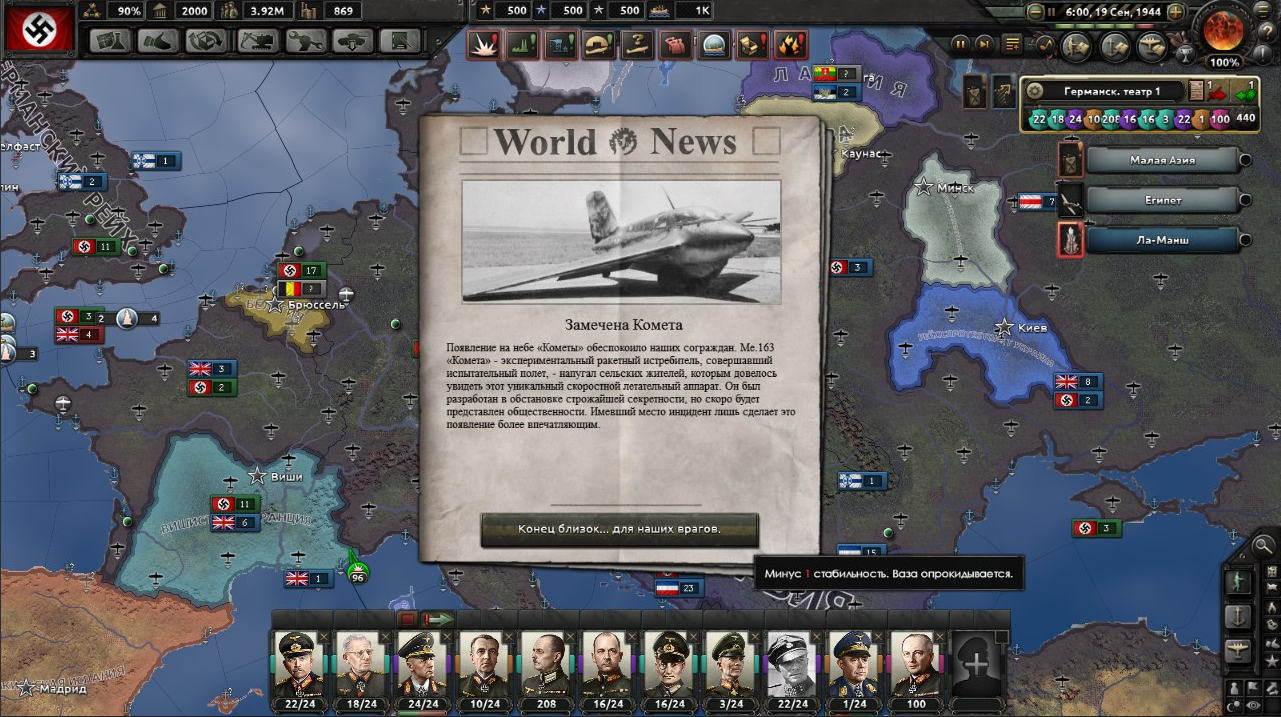Switch to air map mode plane button

(1238, 652)
